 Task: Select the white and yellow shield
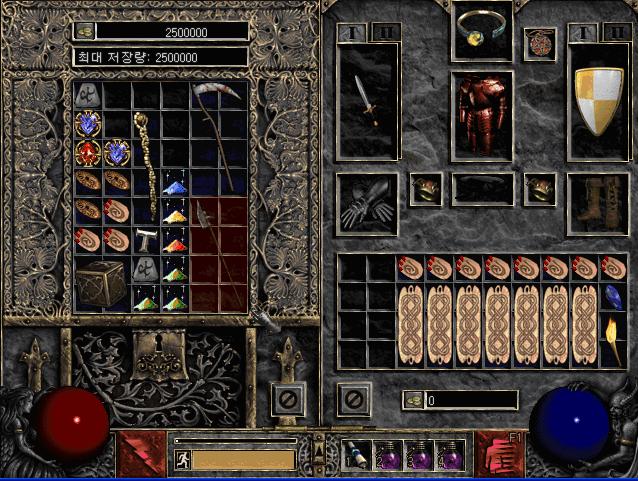[x=597, y=101]
